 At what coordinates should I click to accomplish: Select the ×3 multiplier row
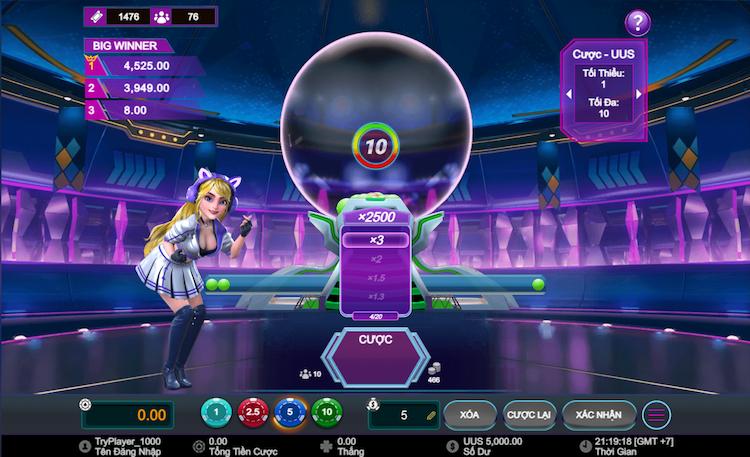click(376, 239)
